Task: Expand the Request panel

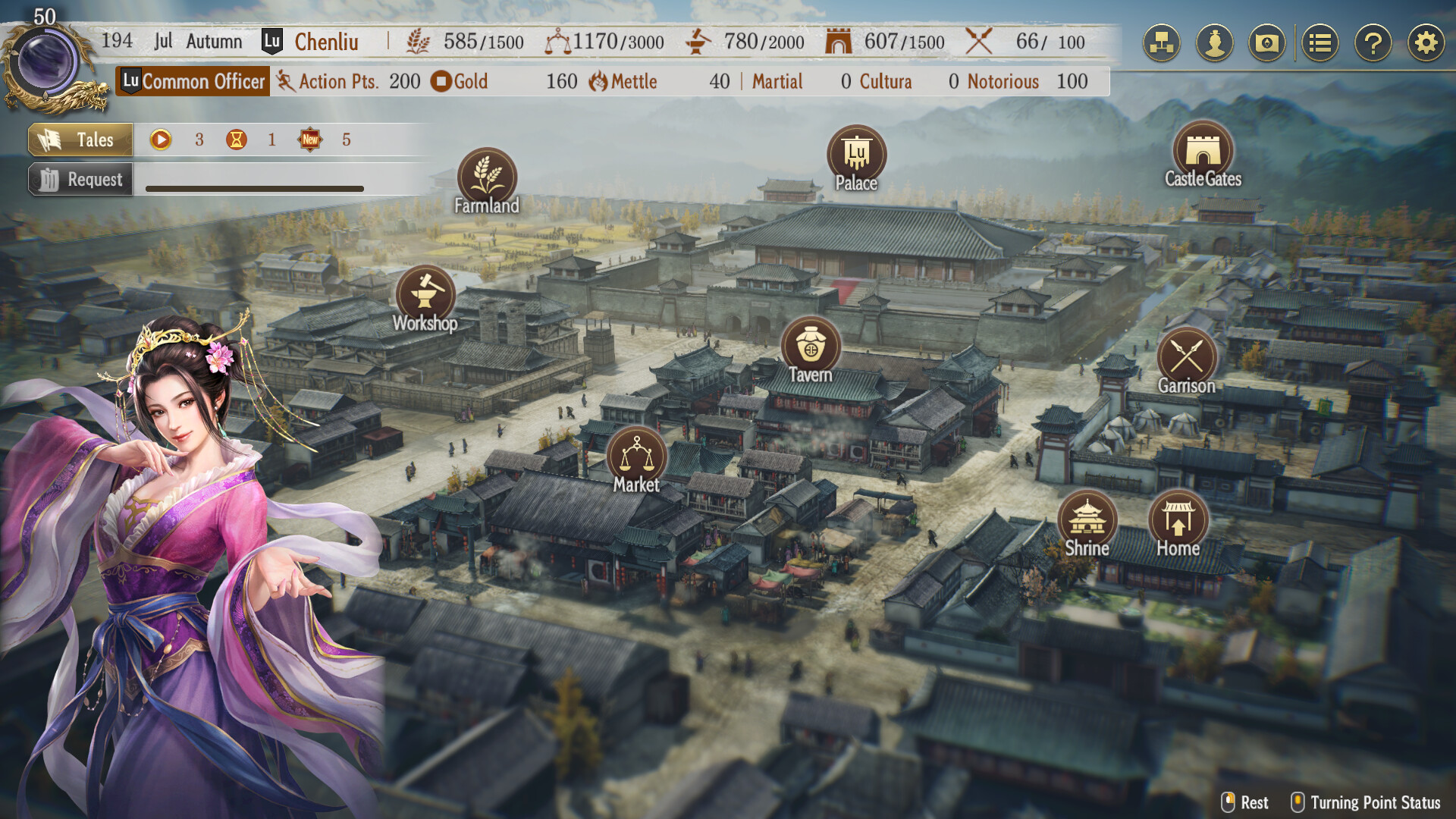Action: pos(79,179)
